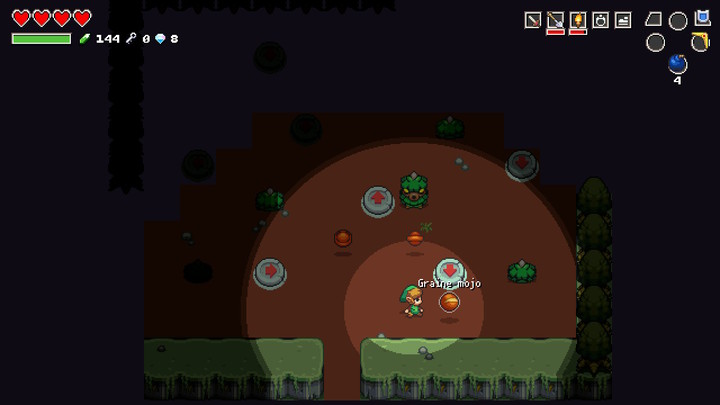Select the ring equipment slot
The width and height of the screenshot is (720, 405).
[600, 20]
